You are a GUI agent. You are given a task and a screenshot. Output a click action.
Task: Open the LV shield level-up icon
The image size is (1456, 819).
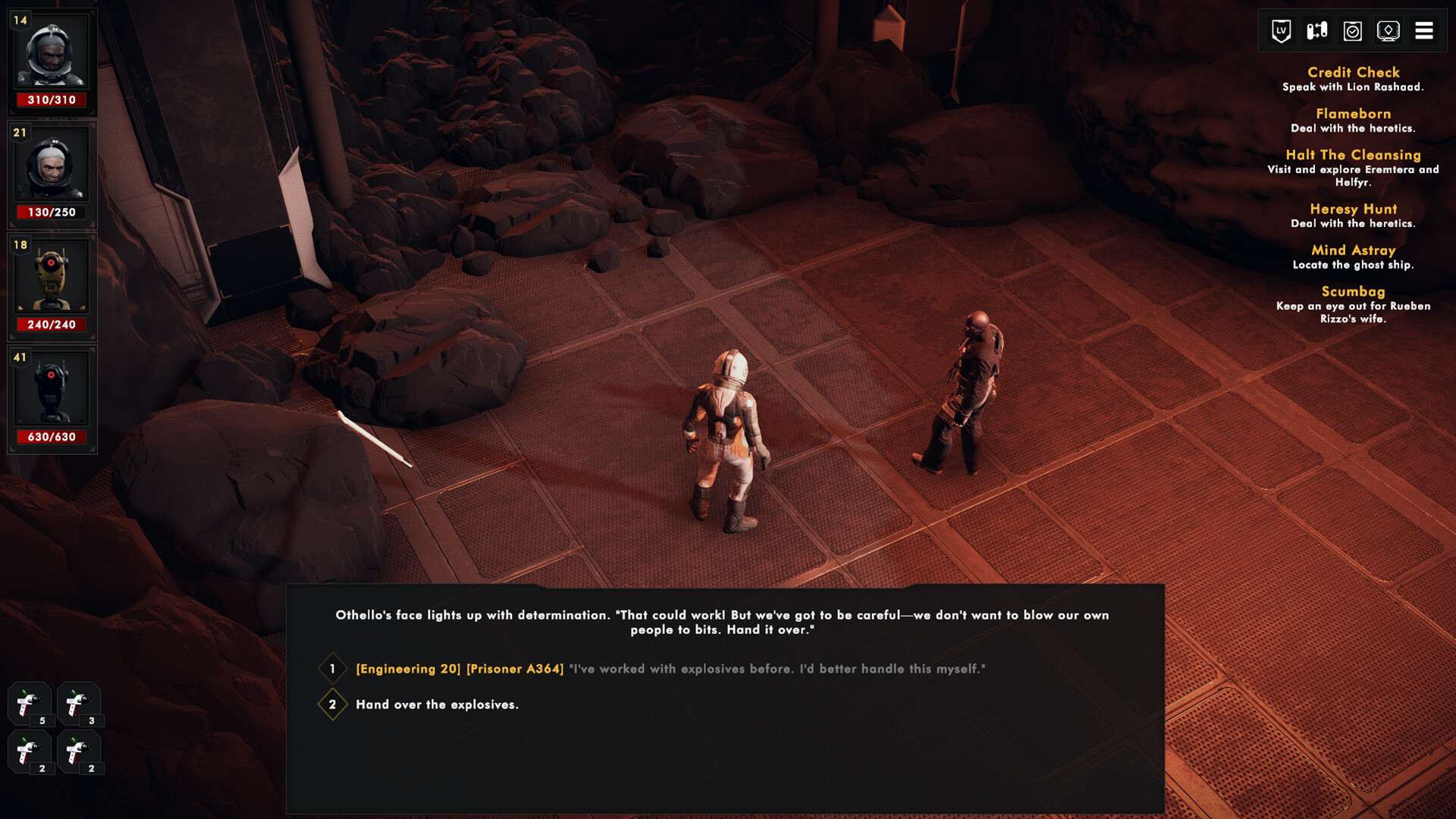(1281, 31)
